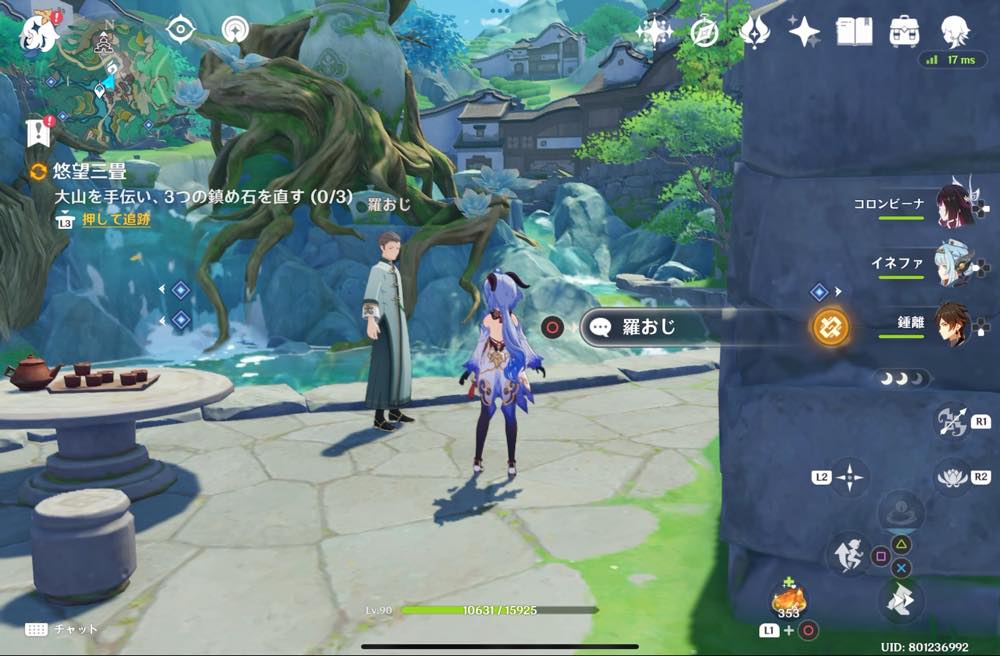Open the open-book handbook icon
1000x656 pixels.
(855, 31)
